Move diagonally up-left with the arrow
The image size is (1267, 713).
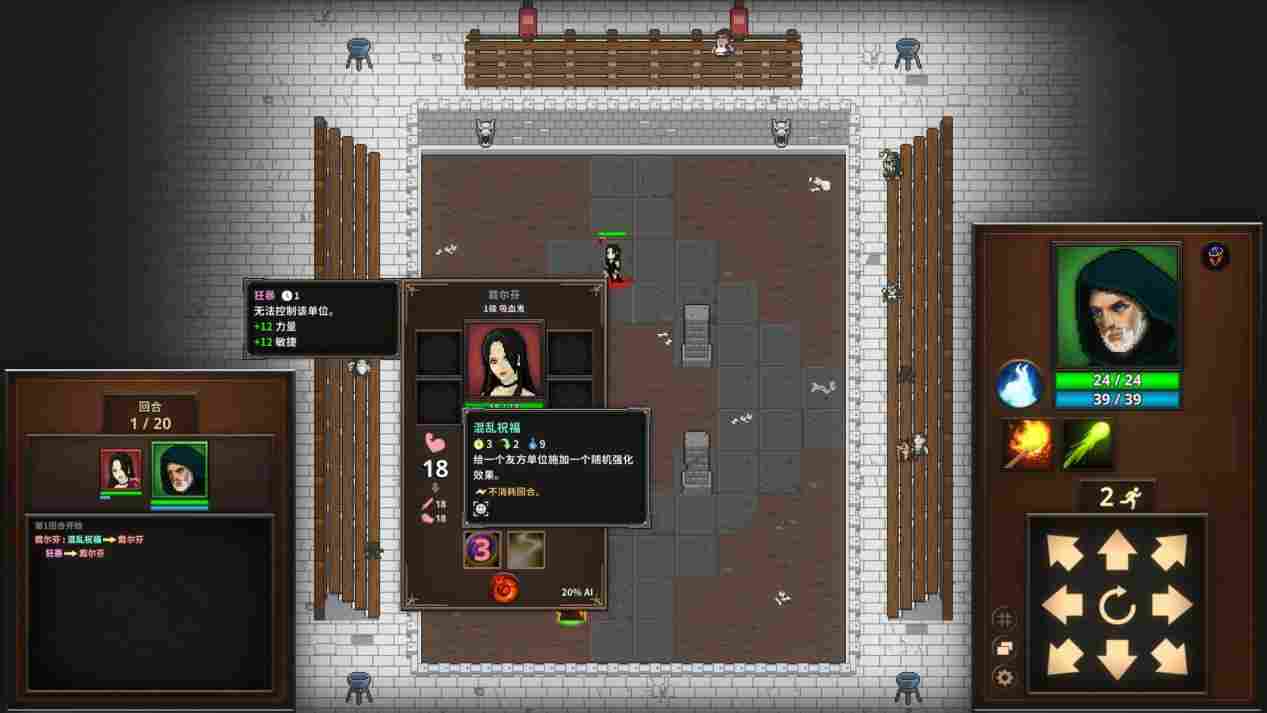[x=1063, y=551]
